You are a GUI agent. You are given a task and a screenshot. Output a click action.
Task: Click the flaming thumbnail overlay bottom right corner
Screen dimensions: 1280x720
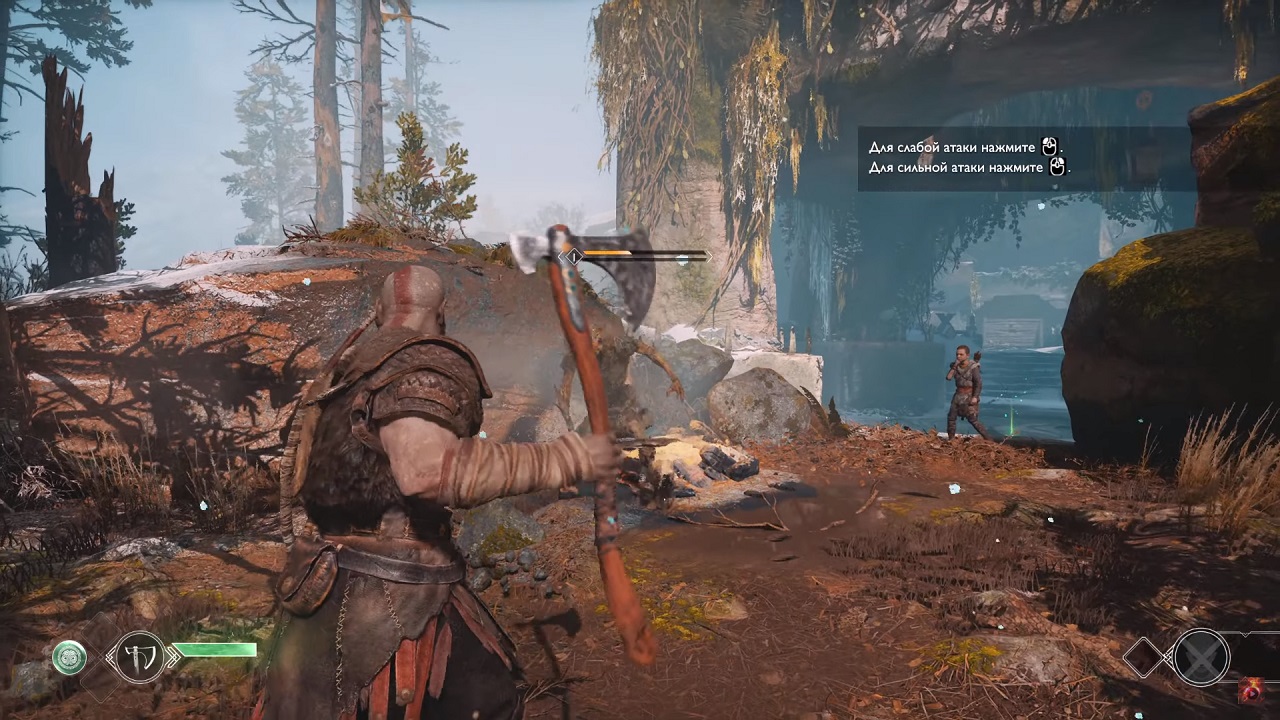[x=1252, y=691]
